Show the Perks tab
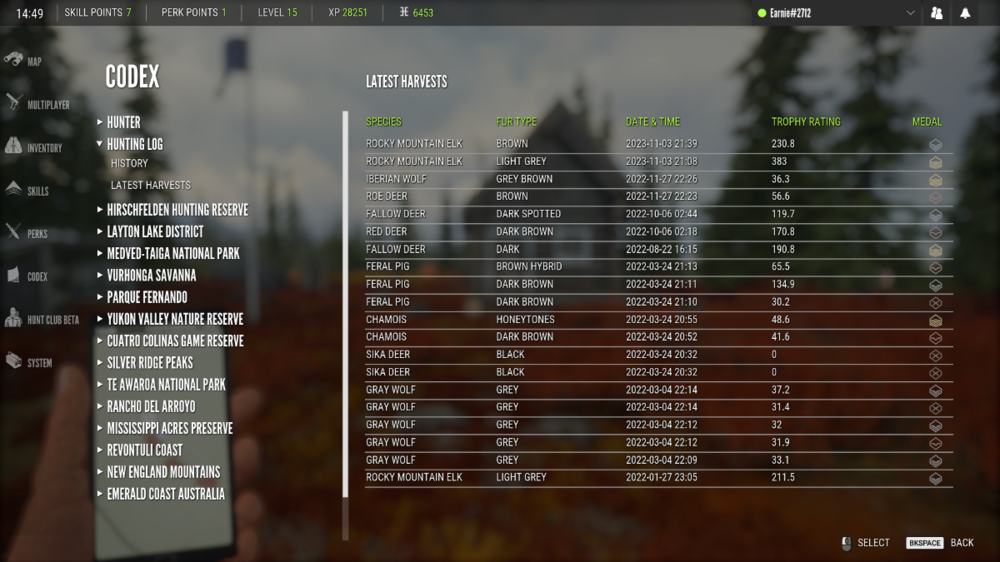The width and height of the screenshot is (1000, 562). click(27, 233)
